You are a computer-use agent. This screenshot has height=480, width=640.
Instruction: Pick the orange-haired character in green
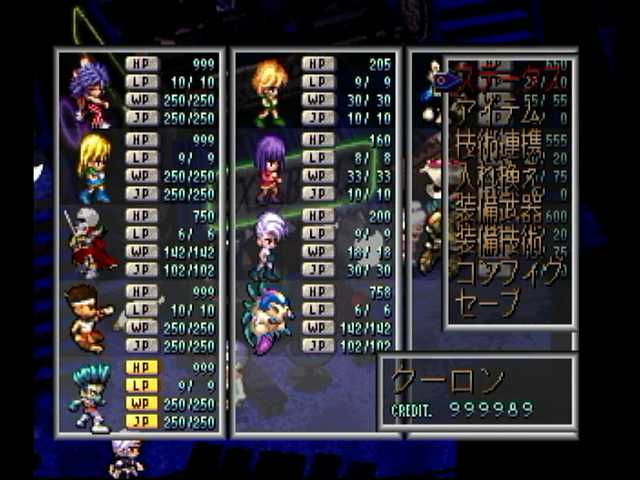pos(268,92)
